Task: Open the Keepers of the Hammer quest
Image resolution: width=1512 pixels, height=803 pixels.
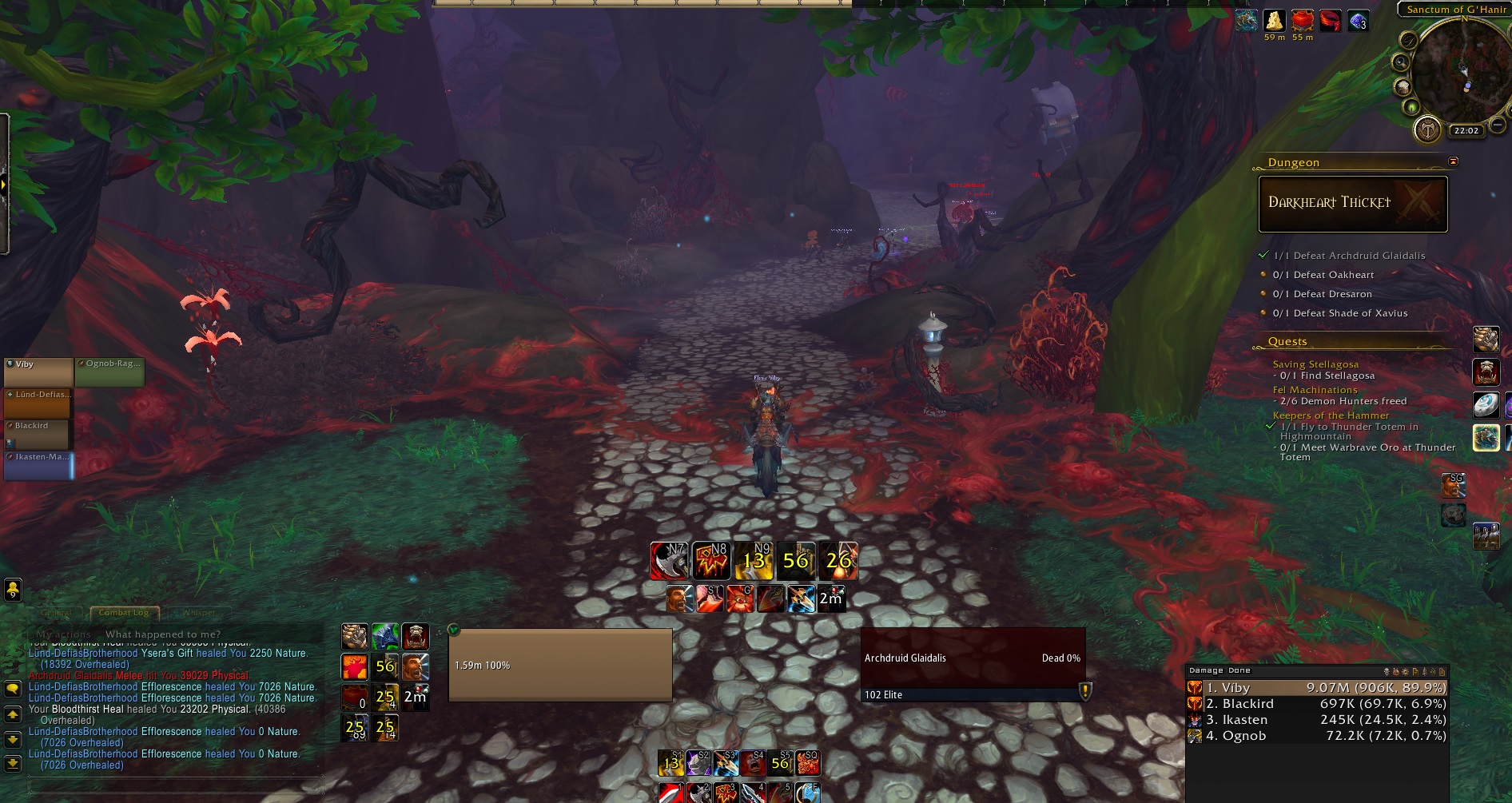Action: pos(1331,415)
